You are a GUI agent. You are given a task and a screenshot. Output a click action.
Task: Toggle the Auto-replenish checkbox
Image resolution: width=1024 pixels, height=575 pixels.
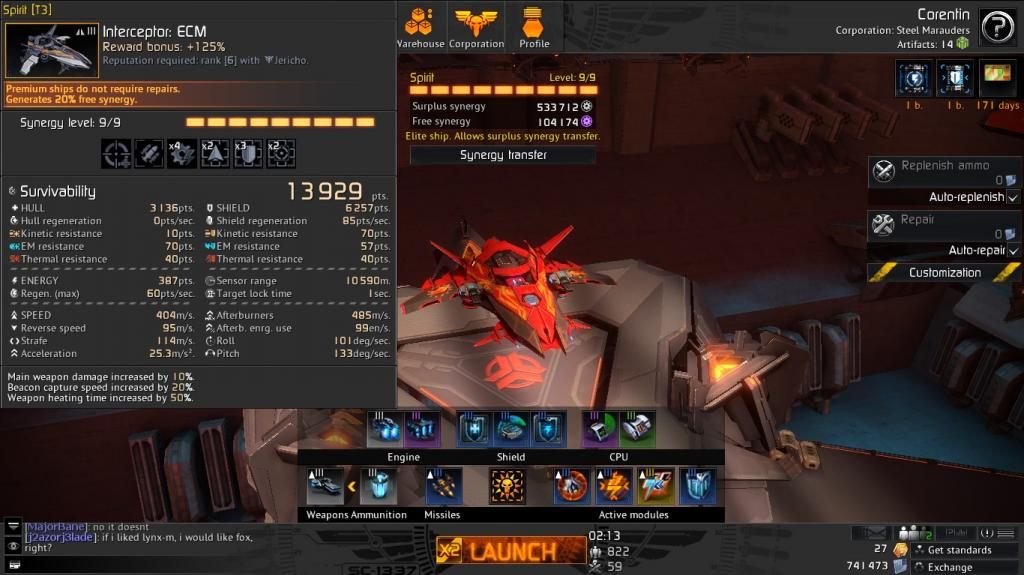click(1013, 198)
